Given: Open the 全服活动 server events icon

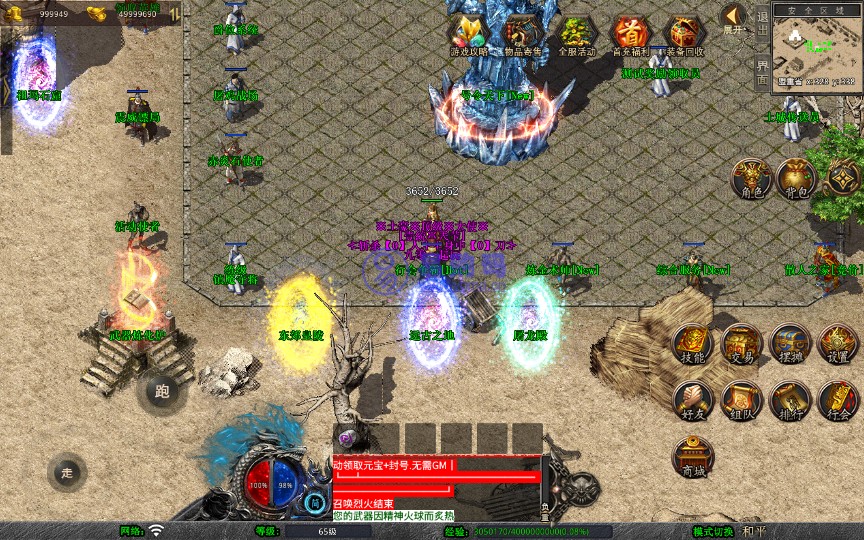Looking at the screenshot, I should pyautogui.click(x=577, y=35).
